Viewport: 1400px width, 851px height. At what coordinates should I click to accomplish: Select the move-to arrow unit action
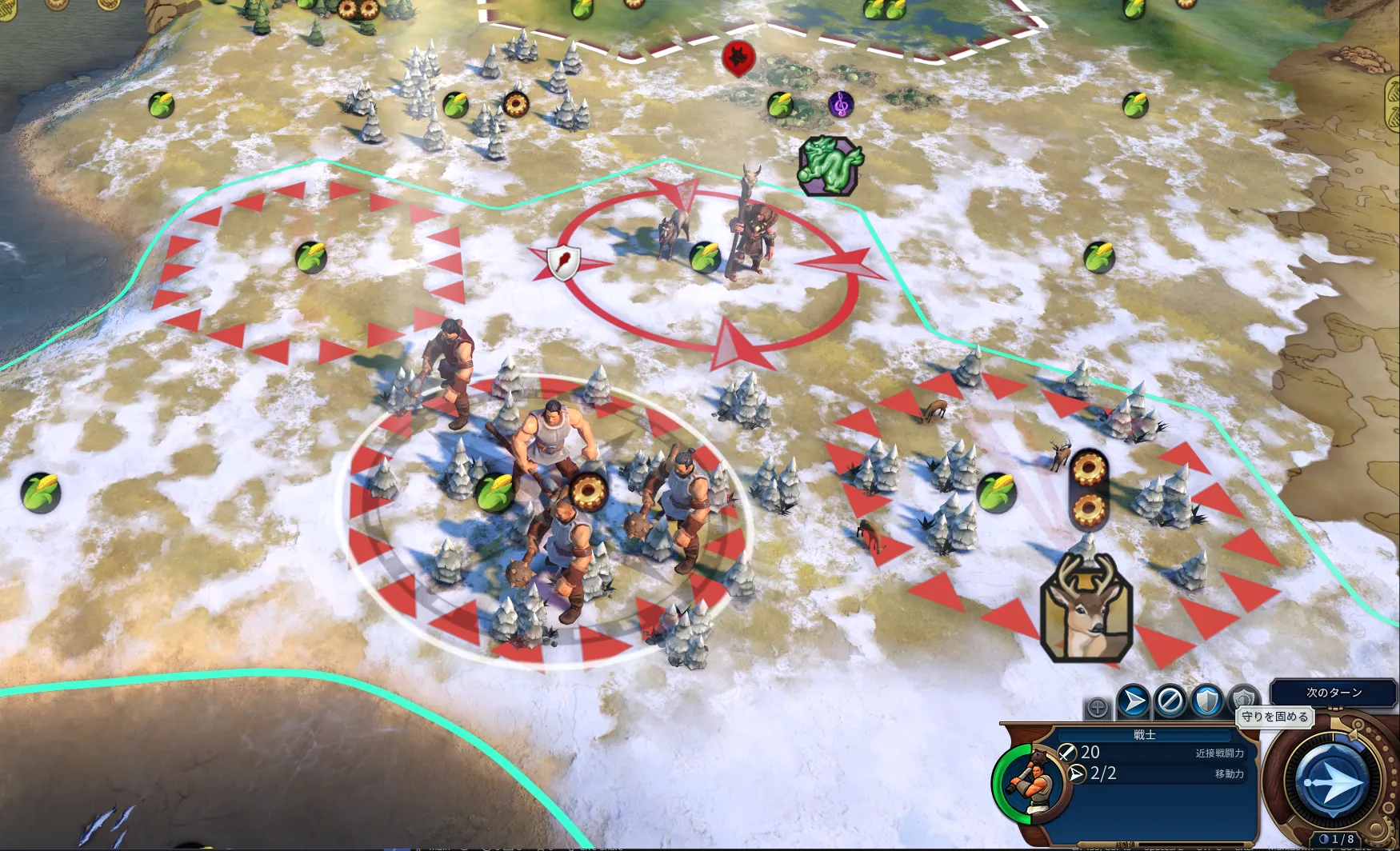pyautogui.click(x=1134, y=701)
